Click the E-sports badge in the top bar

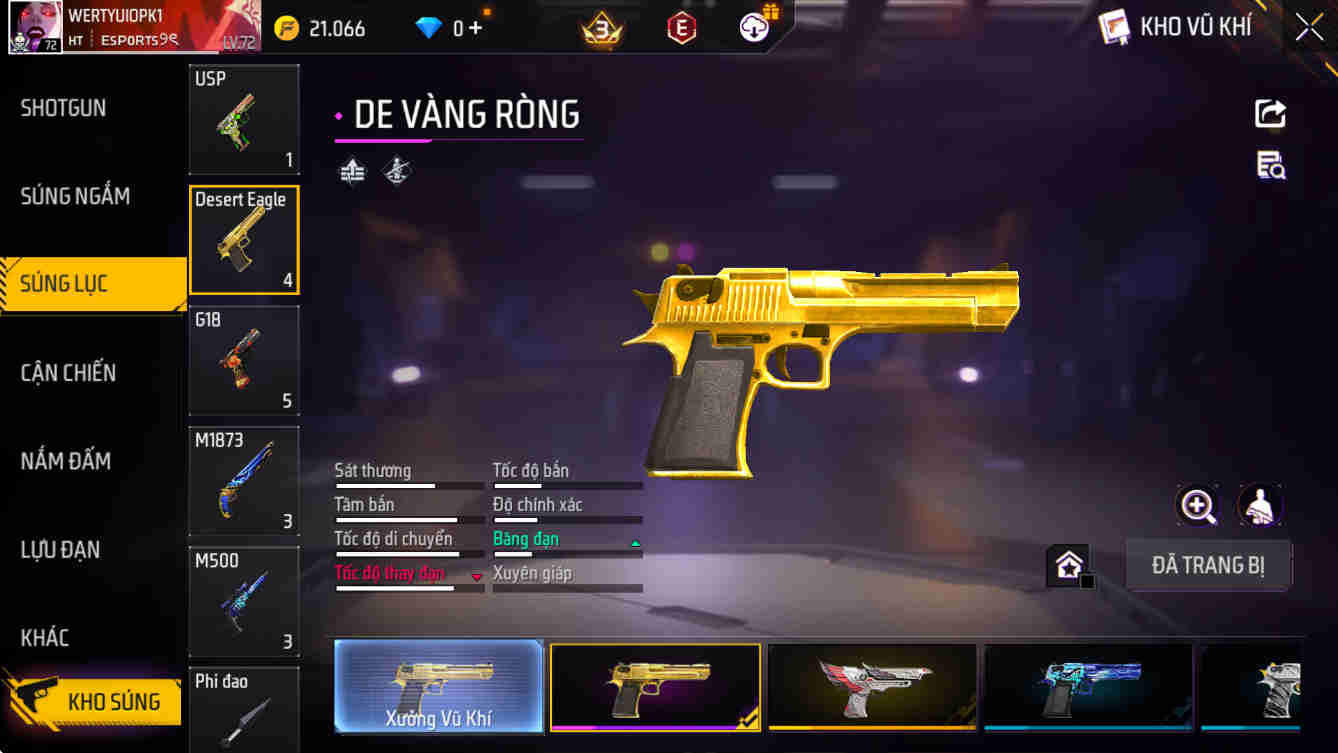pos(682,27)
